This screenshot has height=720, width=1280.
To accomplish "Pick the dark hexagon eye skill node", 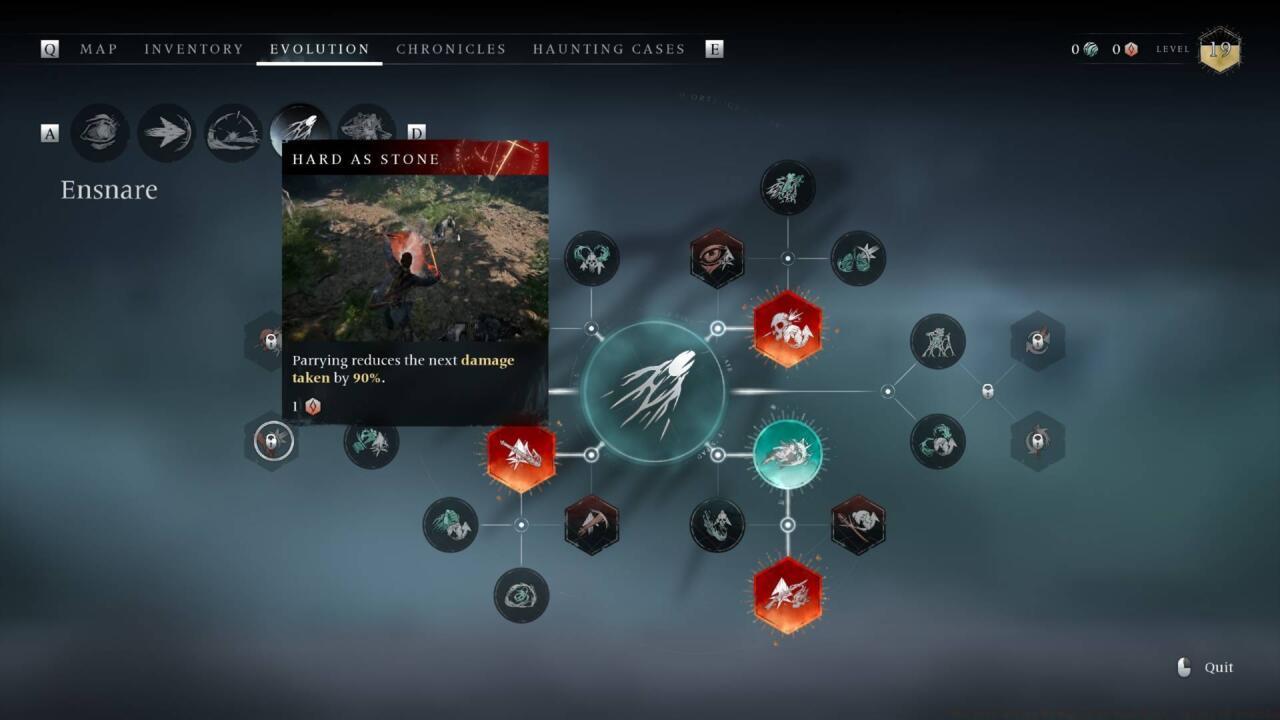I will (x=717, y=258).
